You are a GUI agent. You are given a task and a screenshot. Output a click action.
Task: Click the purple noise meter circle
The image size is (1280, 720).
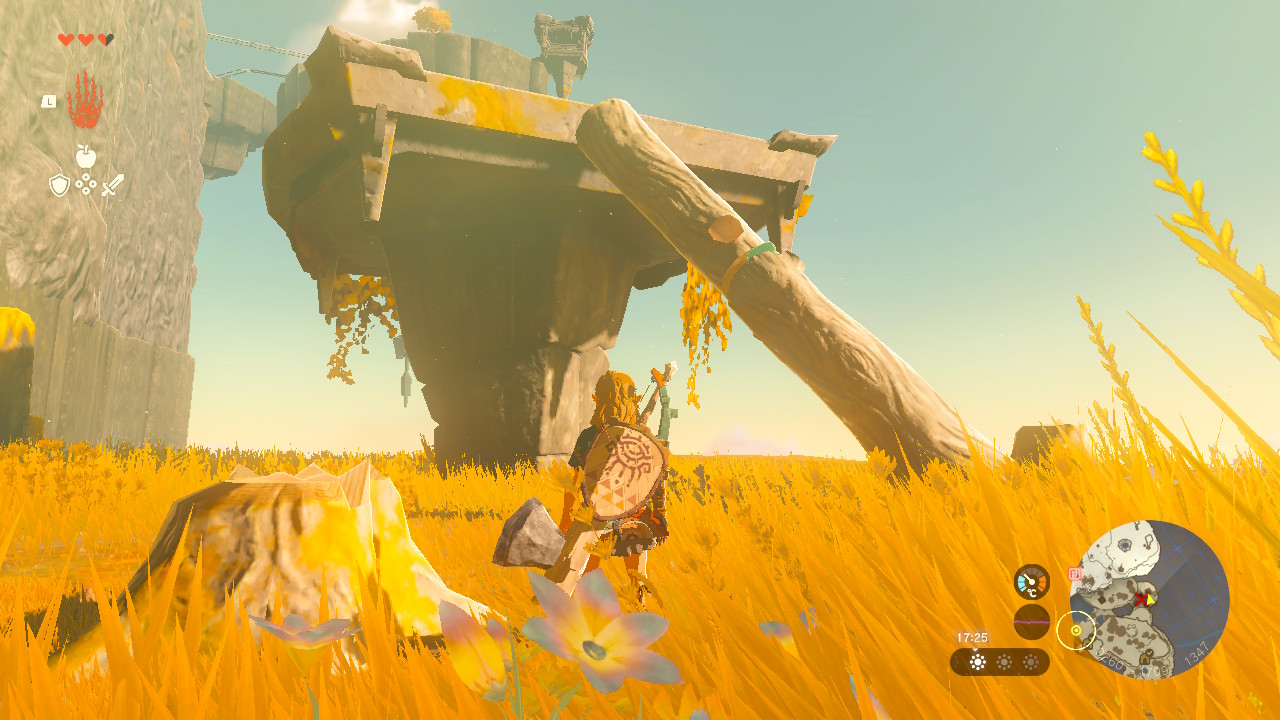(1031, 622)
